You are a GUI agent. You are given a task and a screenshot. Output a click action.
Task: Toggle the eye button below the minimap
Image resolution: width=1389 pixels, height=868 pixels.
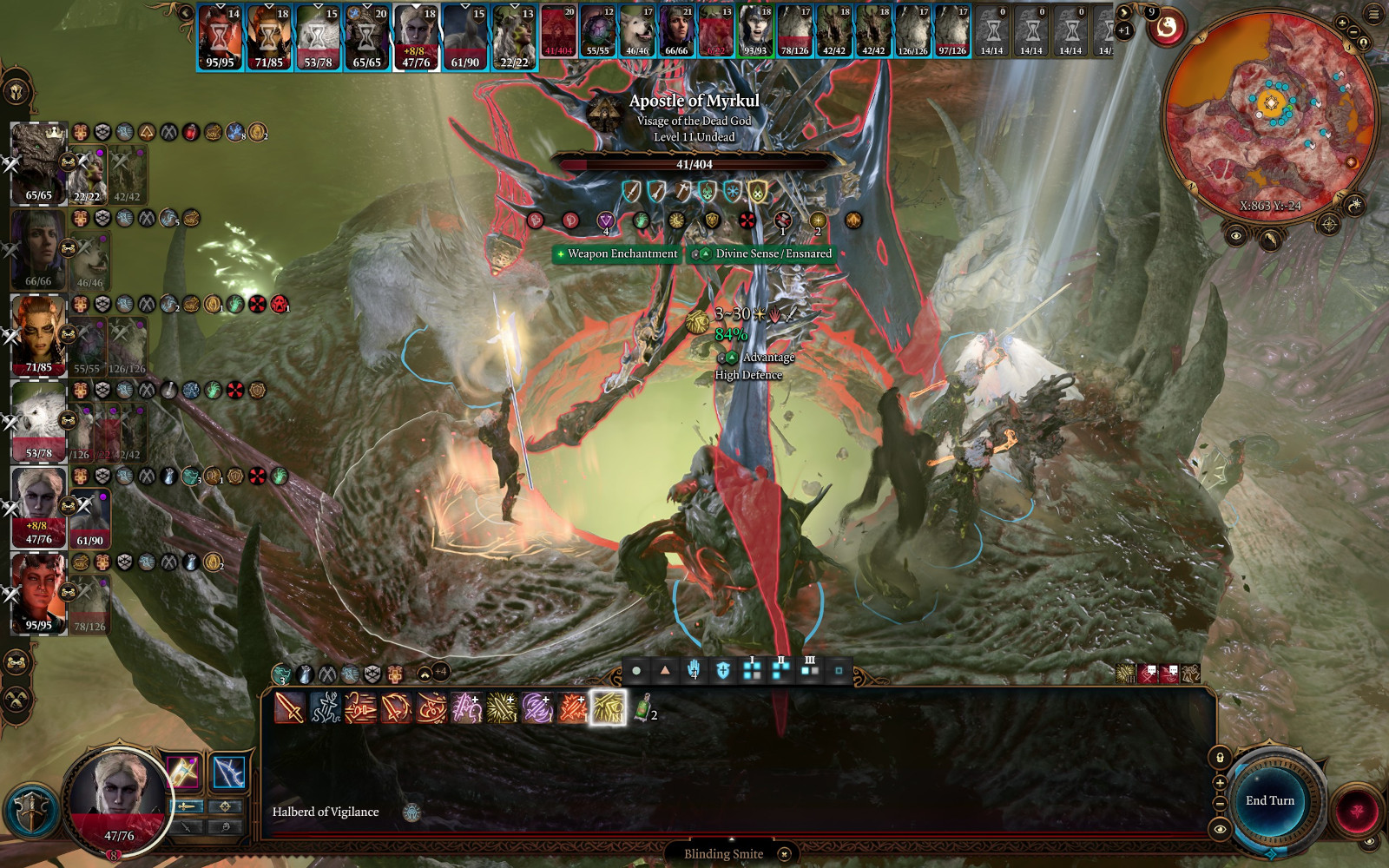[x=1236, y=235]
